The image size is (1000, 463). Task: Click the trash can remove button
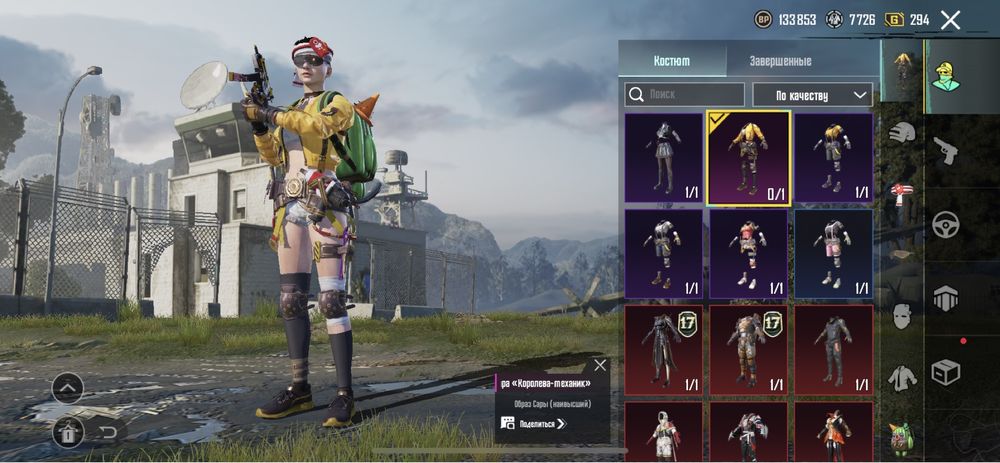[68, 432]
